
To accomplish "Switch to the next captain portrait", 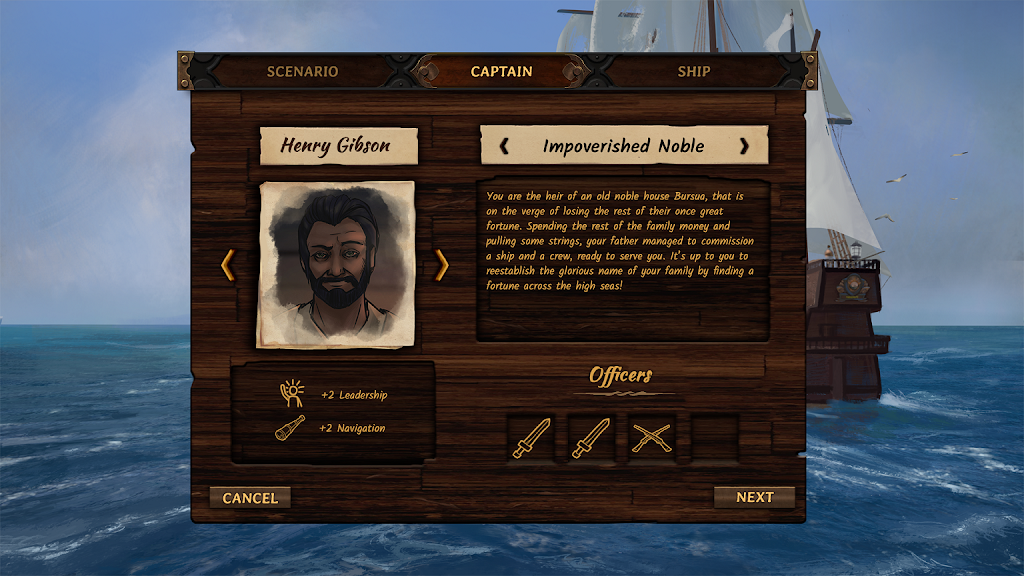I will [x=441, y=265].
